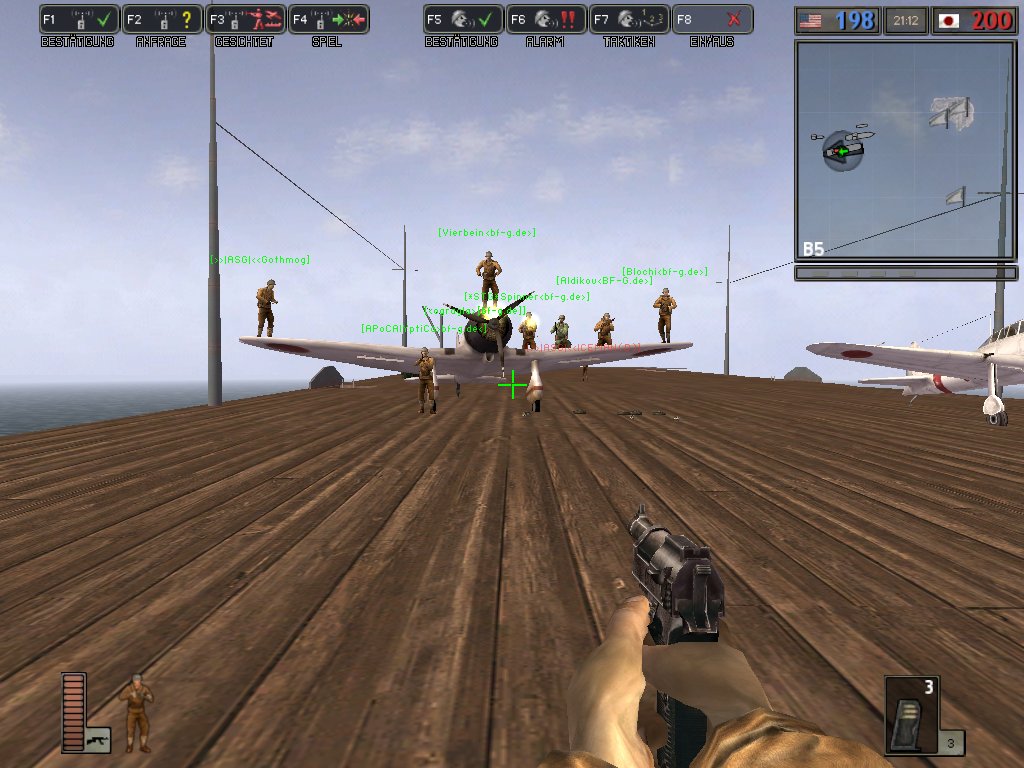Open the F2 Anfrage radio menu

click(x=163, y=19)
